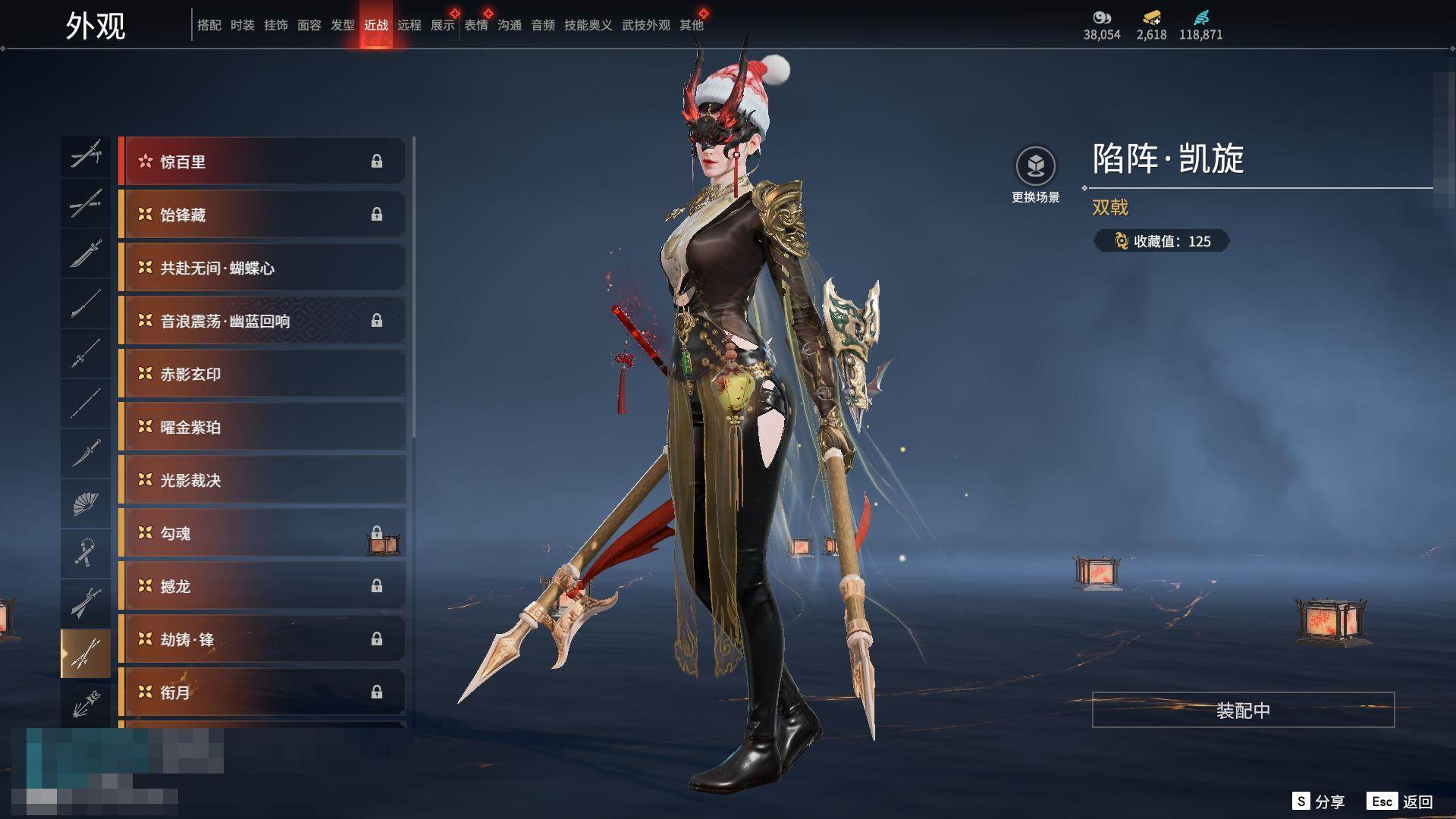Return using the 返回 button

pos(1401,802)
